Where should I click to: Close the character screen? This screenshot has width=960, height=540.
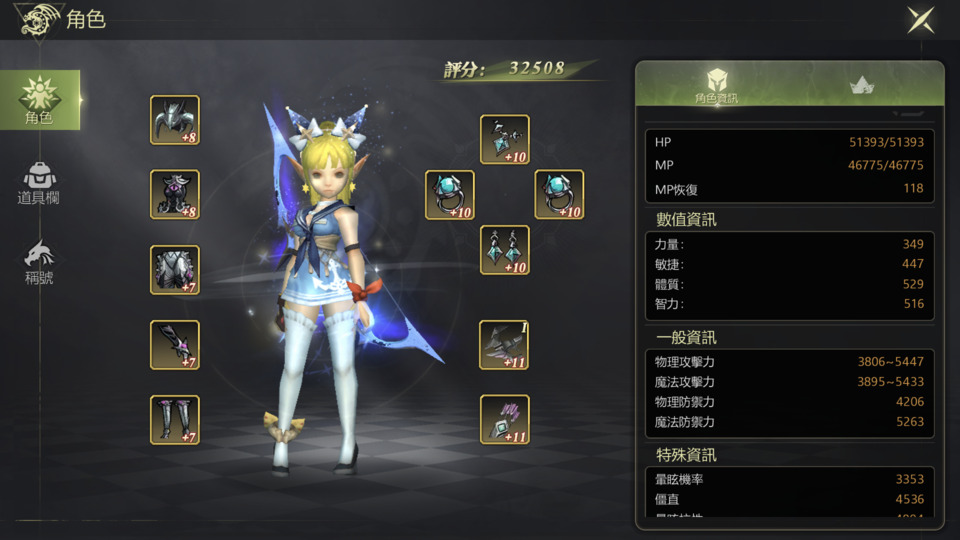(920, 20)
